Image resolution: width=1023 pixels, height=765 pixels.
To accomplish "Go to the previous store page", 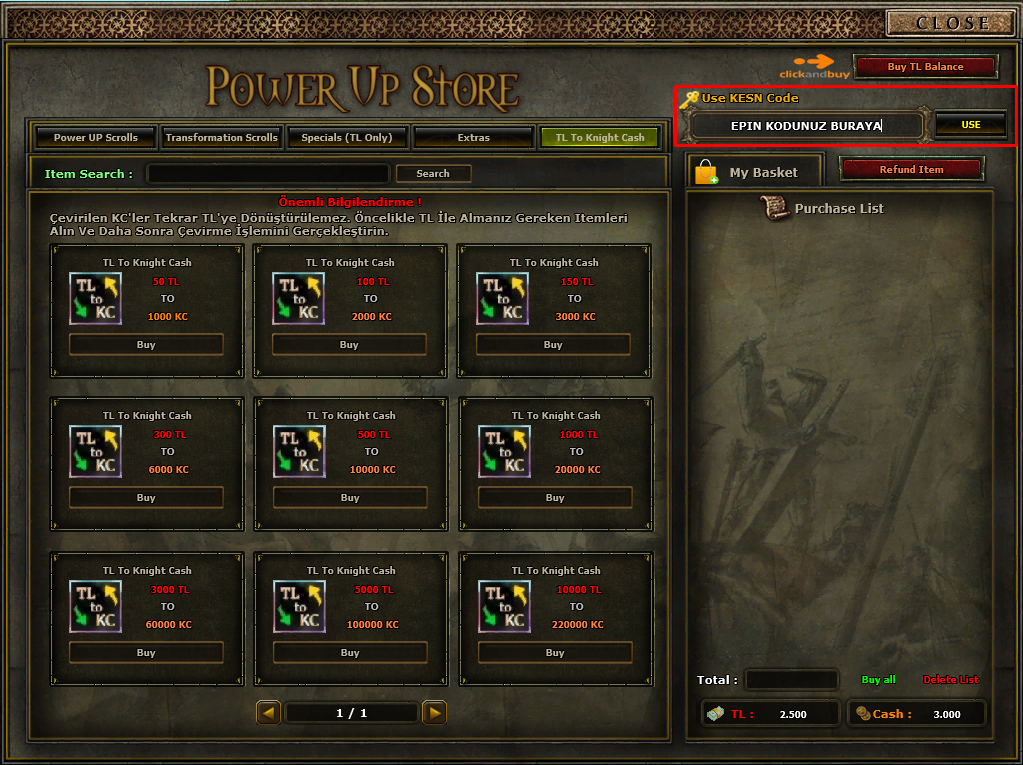I will coord(268,713).
